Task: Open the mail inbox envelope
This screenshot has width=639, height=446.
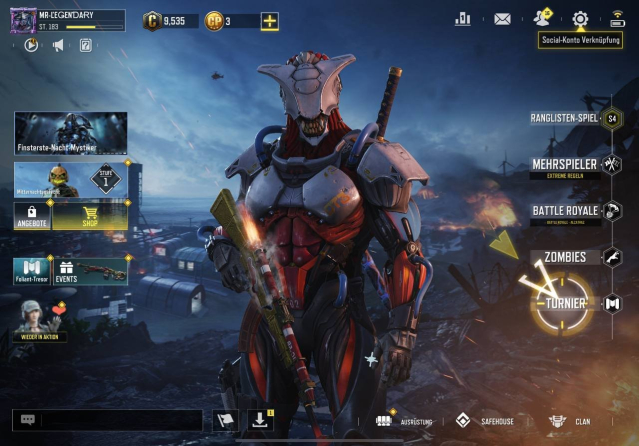Action: coord(502,19)
